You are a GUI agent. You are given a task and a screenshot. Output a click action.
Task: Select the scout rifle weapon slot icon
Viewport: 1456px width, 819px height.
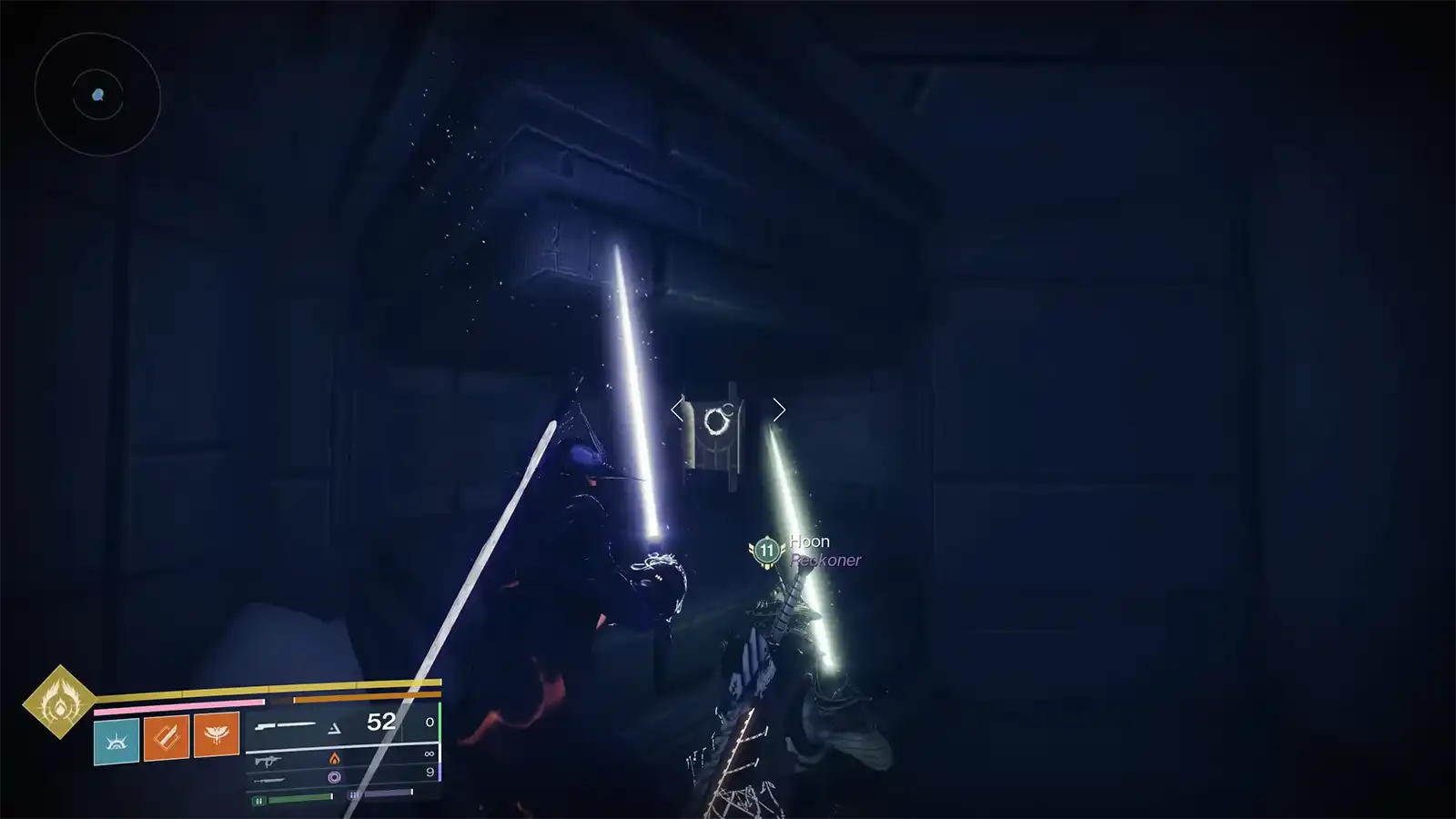tap(284, 723)
